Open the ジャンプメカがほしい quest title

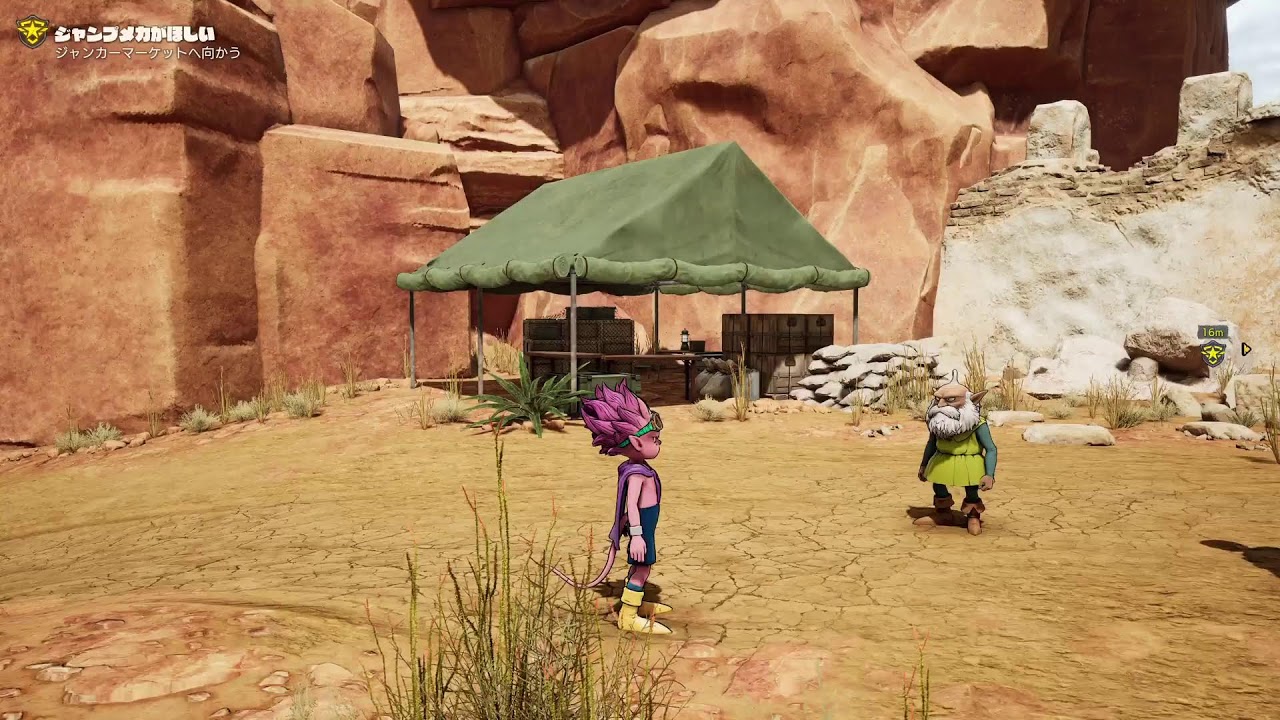pos(134,33)
